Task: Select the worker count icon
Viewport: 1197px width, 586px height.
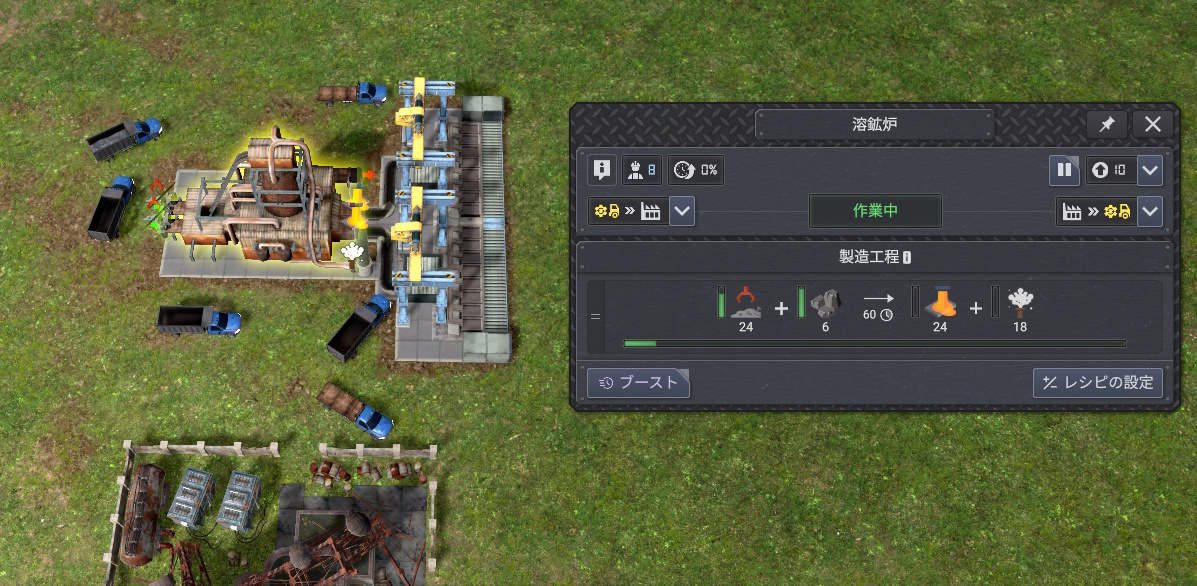Action: click(x=639, y=170)
